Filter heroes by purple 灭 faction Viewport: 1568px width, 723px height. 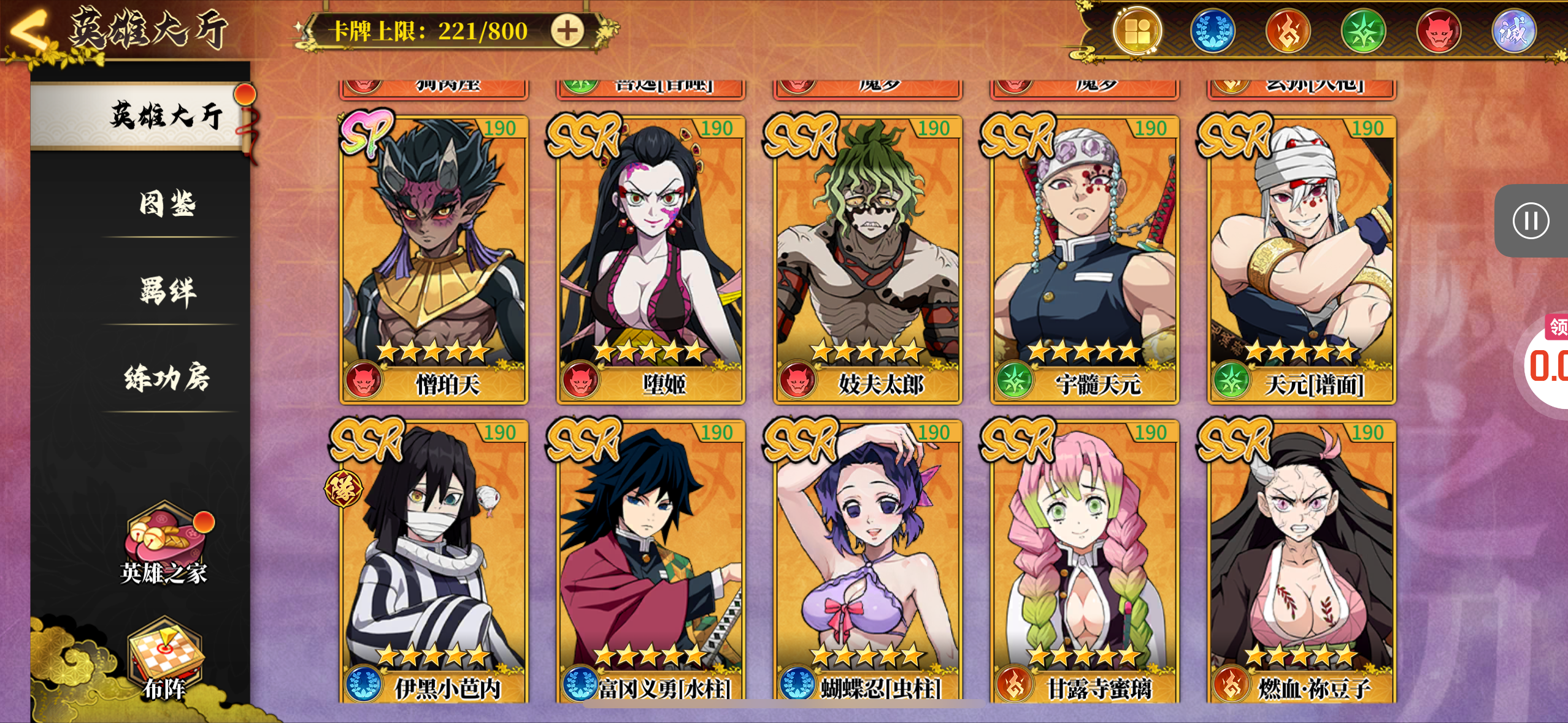[1513, 31]
